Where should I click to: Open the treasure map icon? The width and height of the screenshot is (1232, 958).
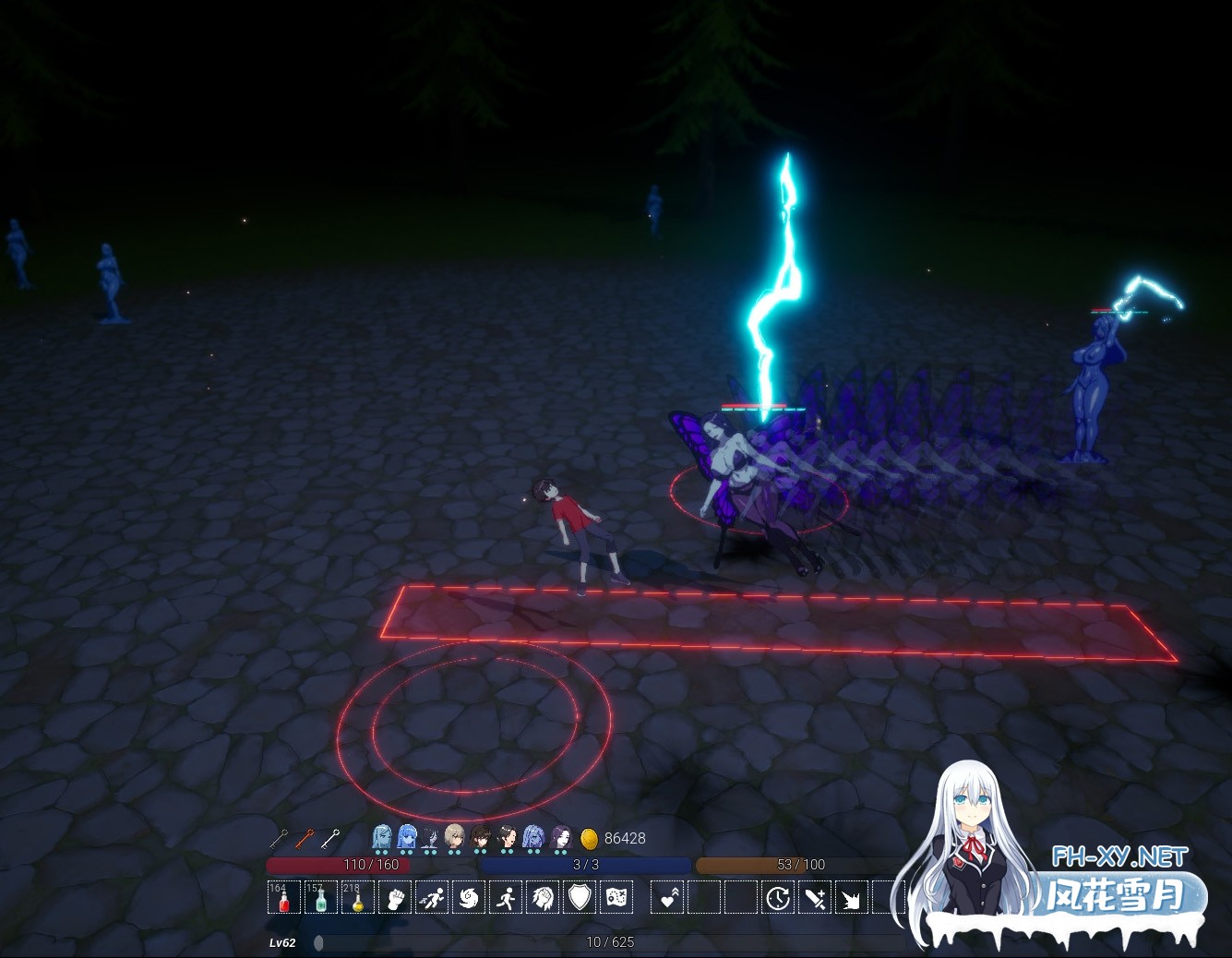tap(616, 897)
